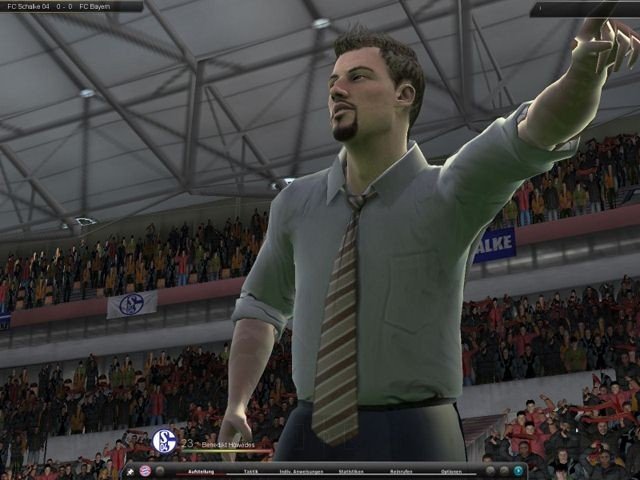Choose Reinrufen from the bottom bar
Viewport: 640px width, 480px height.
[401, 470]
